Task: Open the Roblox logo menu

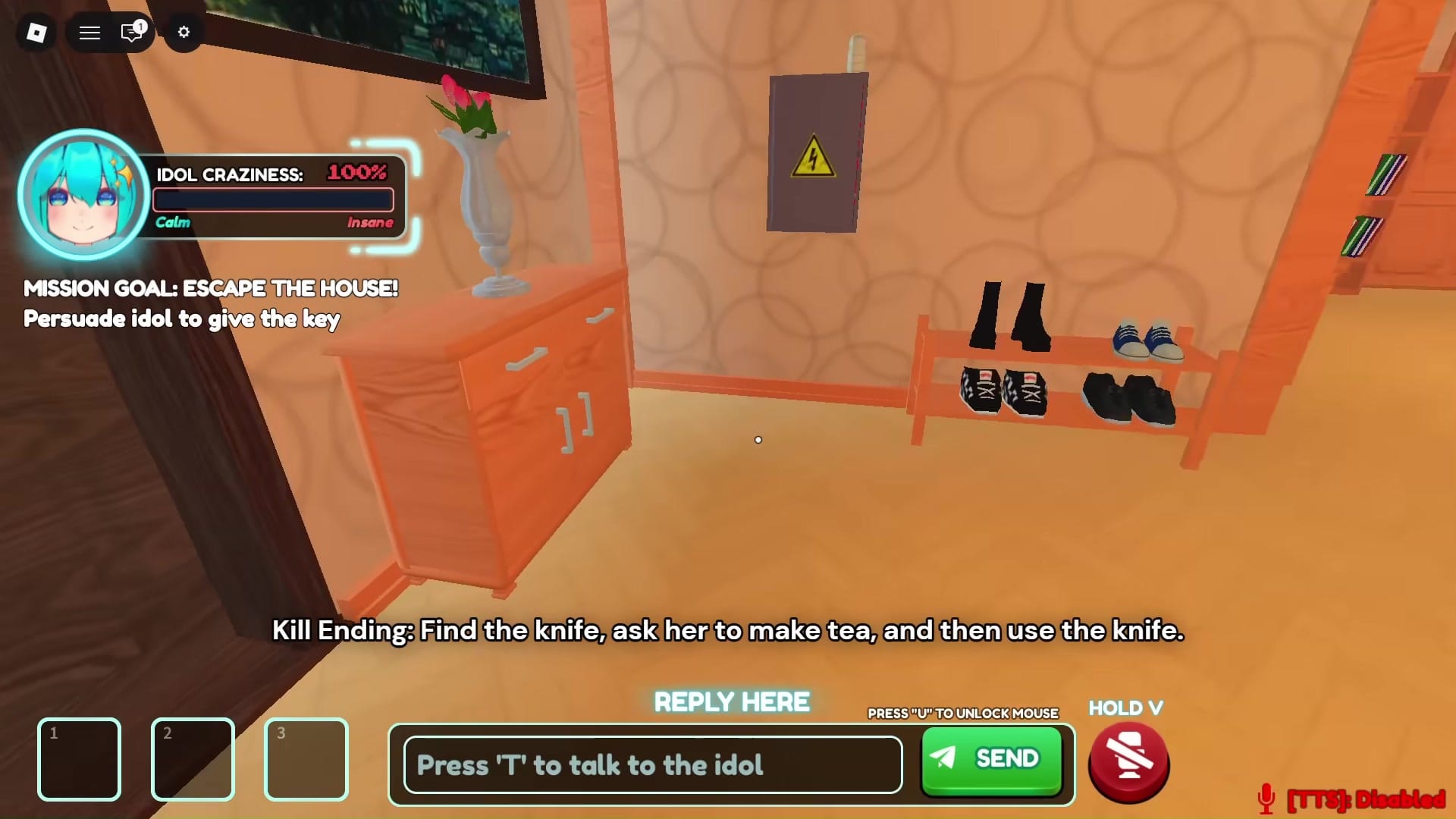Action: click(x=35, y=33)
